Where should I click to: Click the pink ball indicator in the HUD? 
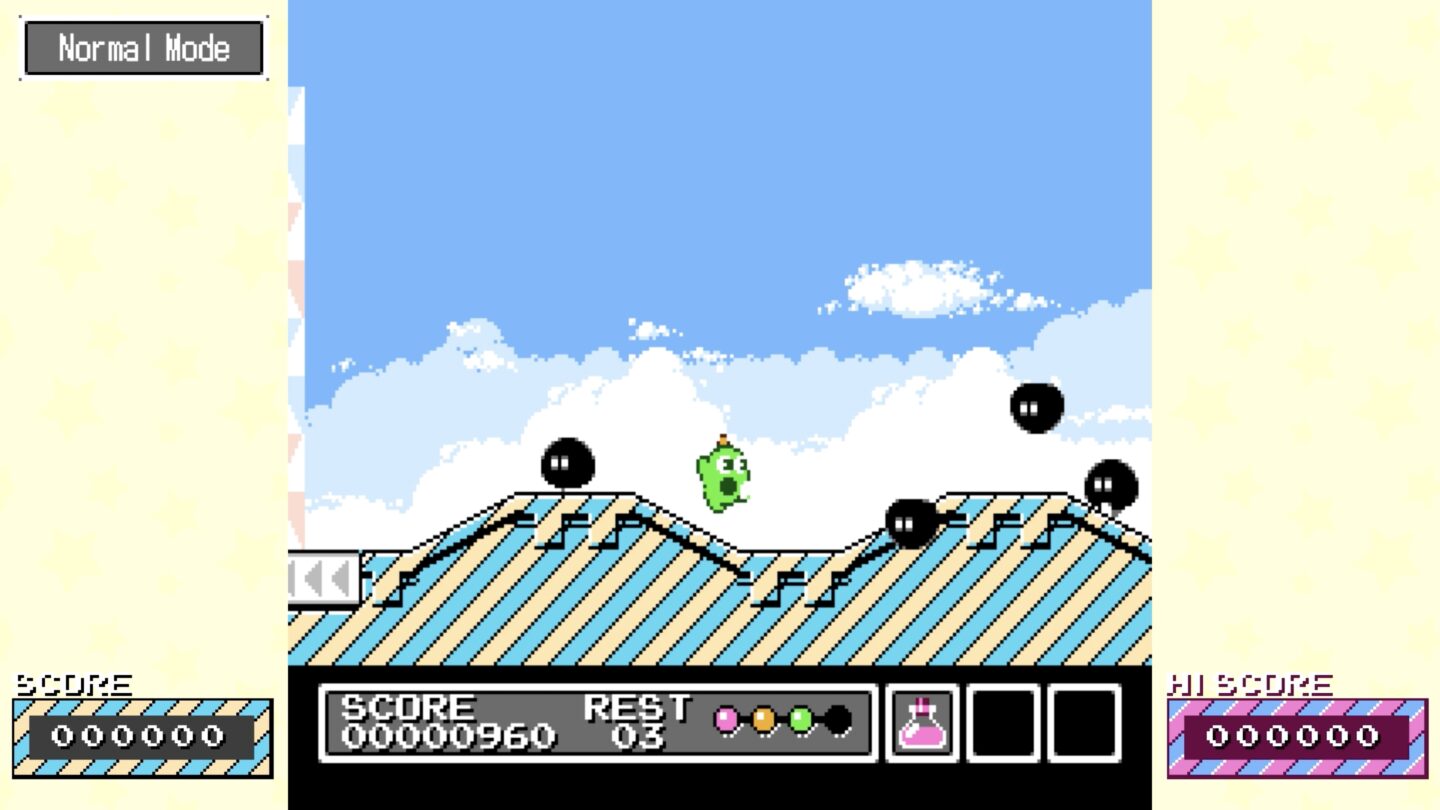[725, 716]
